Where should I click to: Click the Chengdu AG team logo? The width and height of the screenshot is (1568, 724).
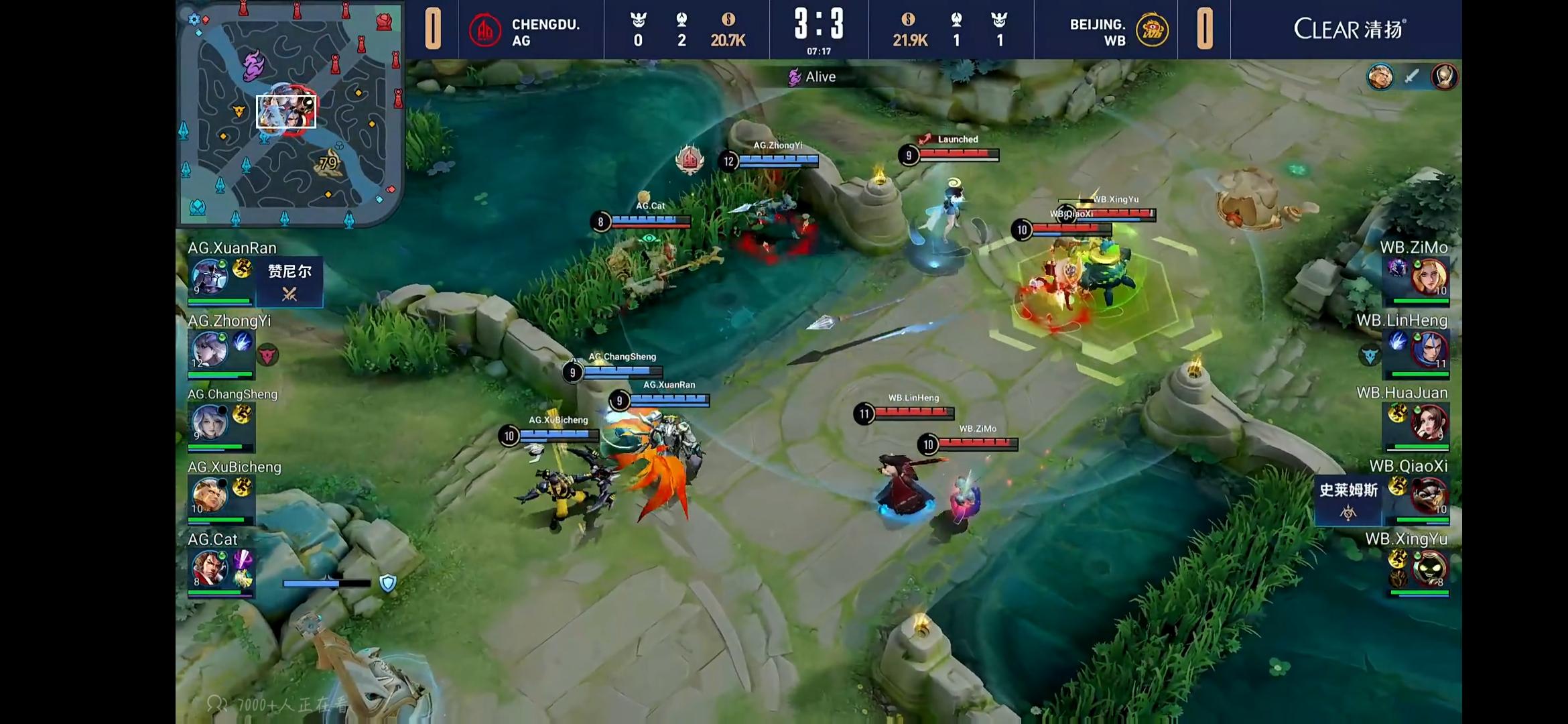[x=485, y=31]
